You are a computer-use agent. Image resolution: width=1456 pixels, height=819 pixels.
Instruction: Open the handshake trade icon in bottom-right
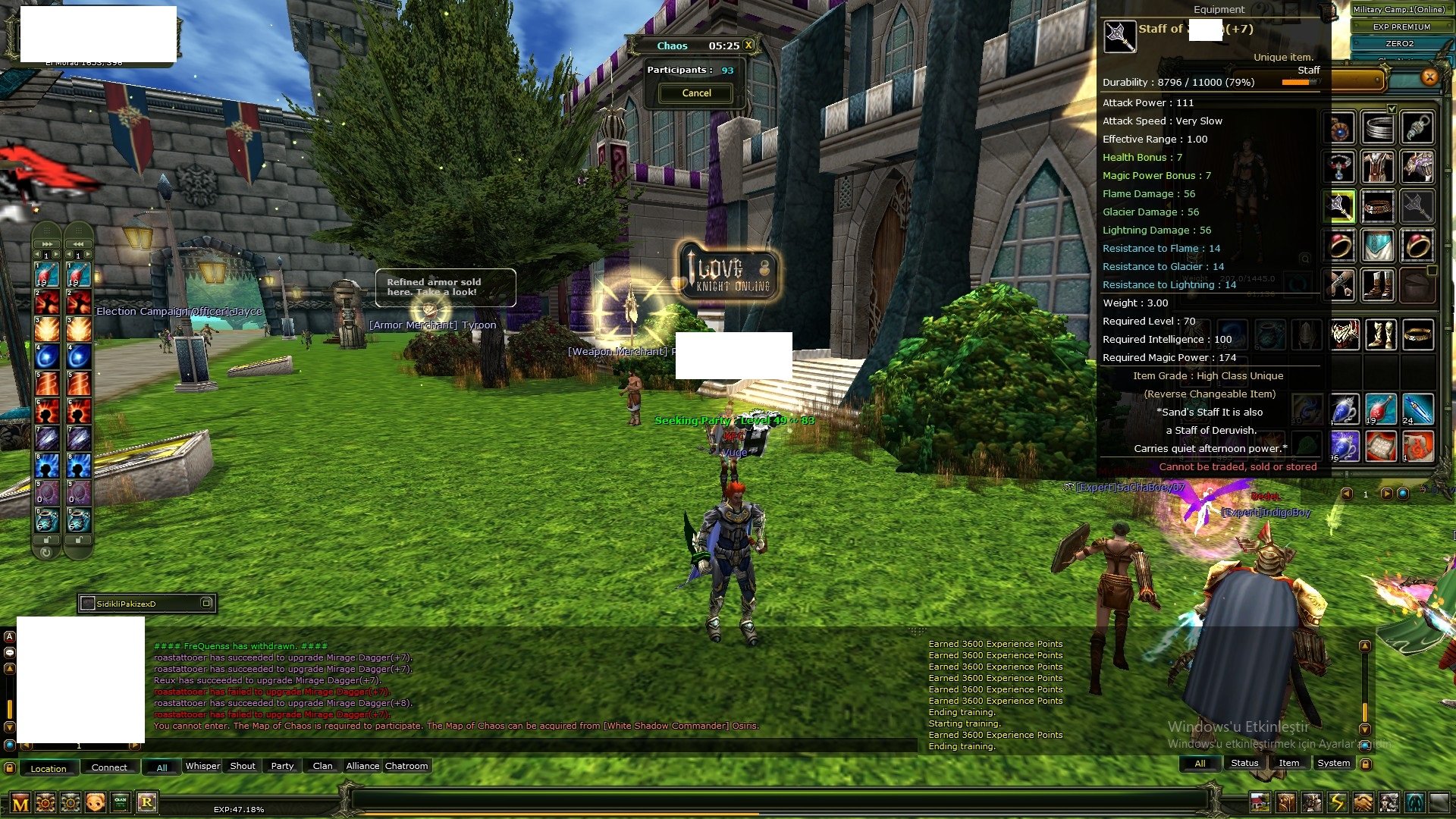1361,802
